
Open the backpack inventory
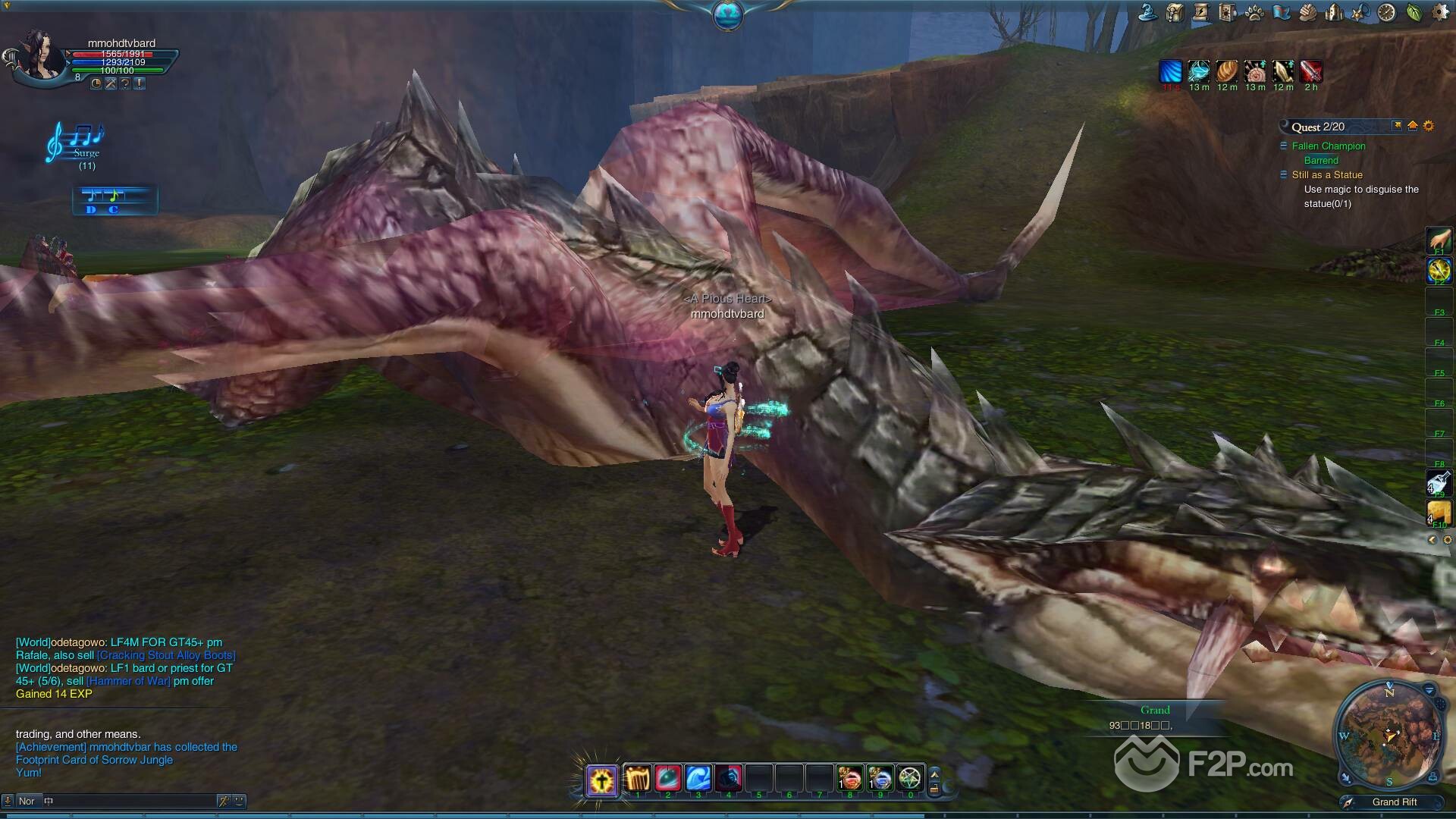click(x=1175, y=13)
